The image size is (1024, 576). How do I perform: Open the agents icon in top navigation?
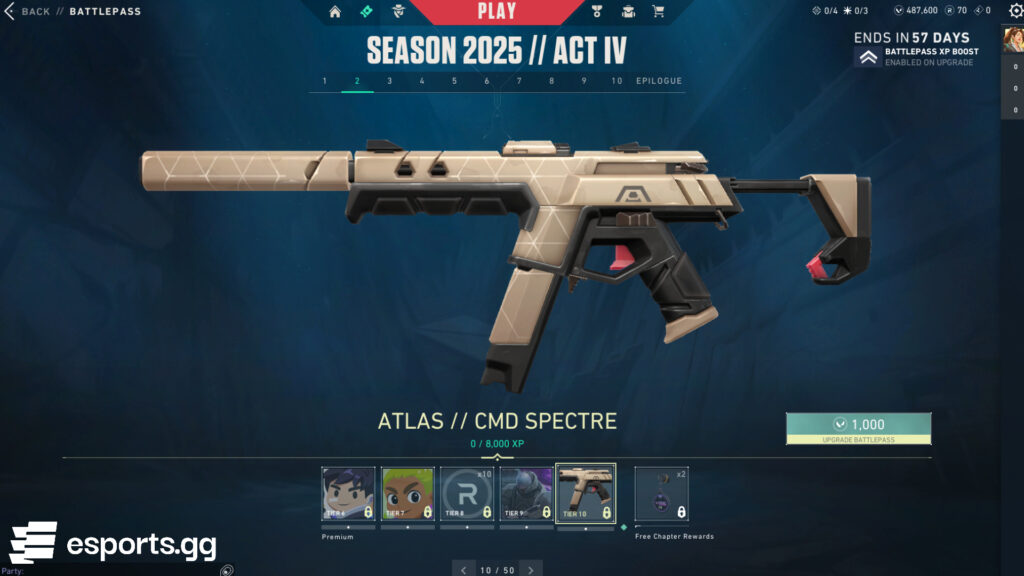click(x=402, y=12)
